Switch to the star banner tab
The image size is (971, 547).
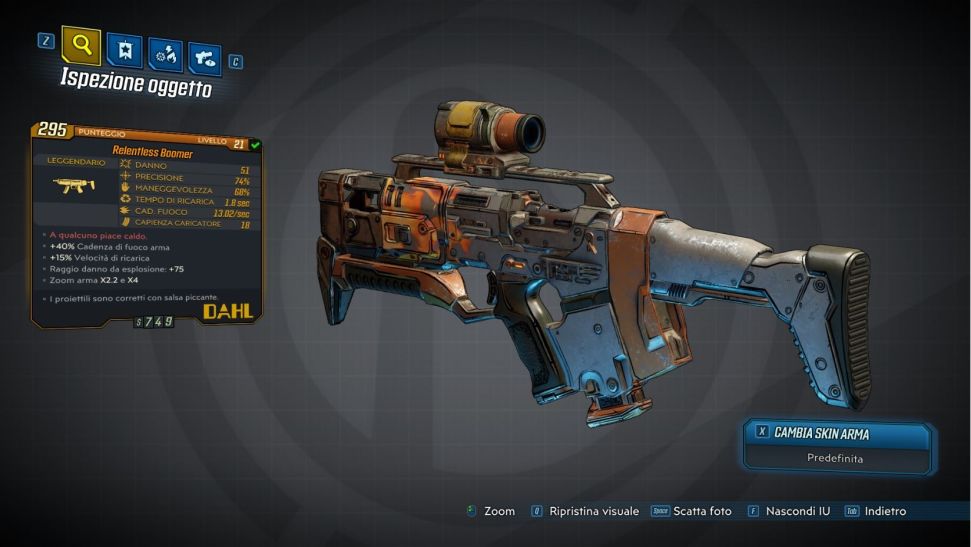(124, 50)
